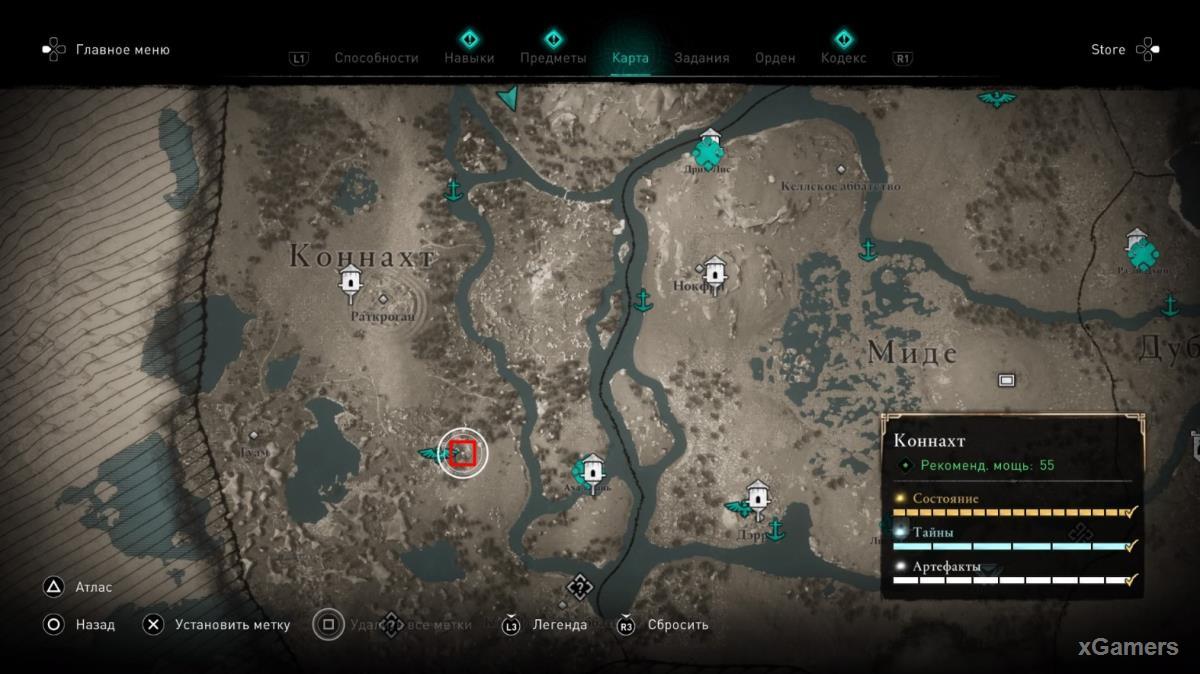
Task: Select the Раткроган fast travel marker
Action: pyautogui.click(x=350, y=282)
